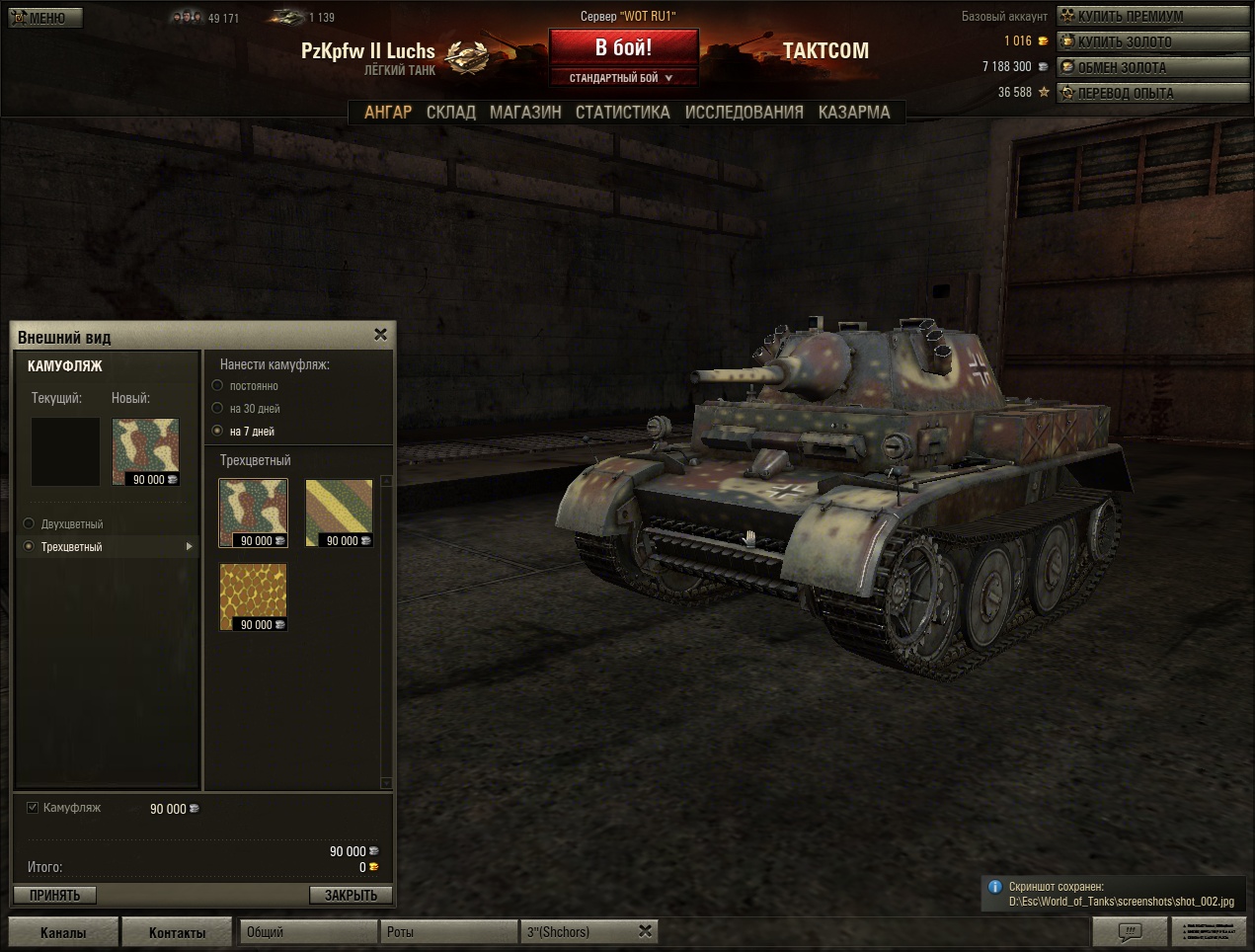Viewport: 1255px width, 952px height.
Task: Select the Двухцветный camouflage category
Action: [x=30, y=523]
